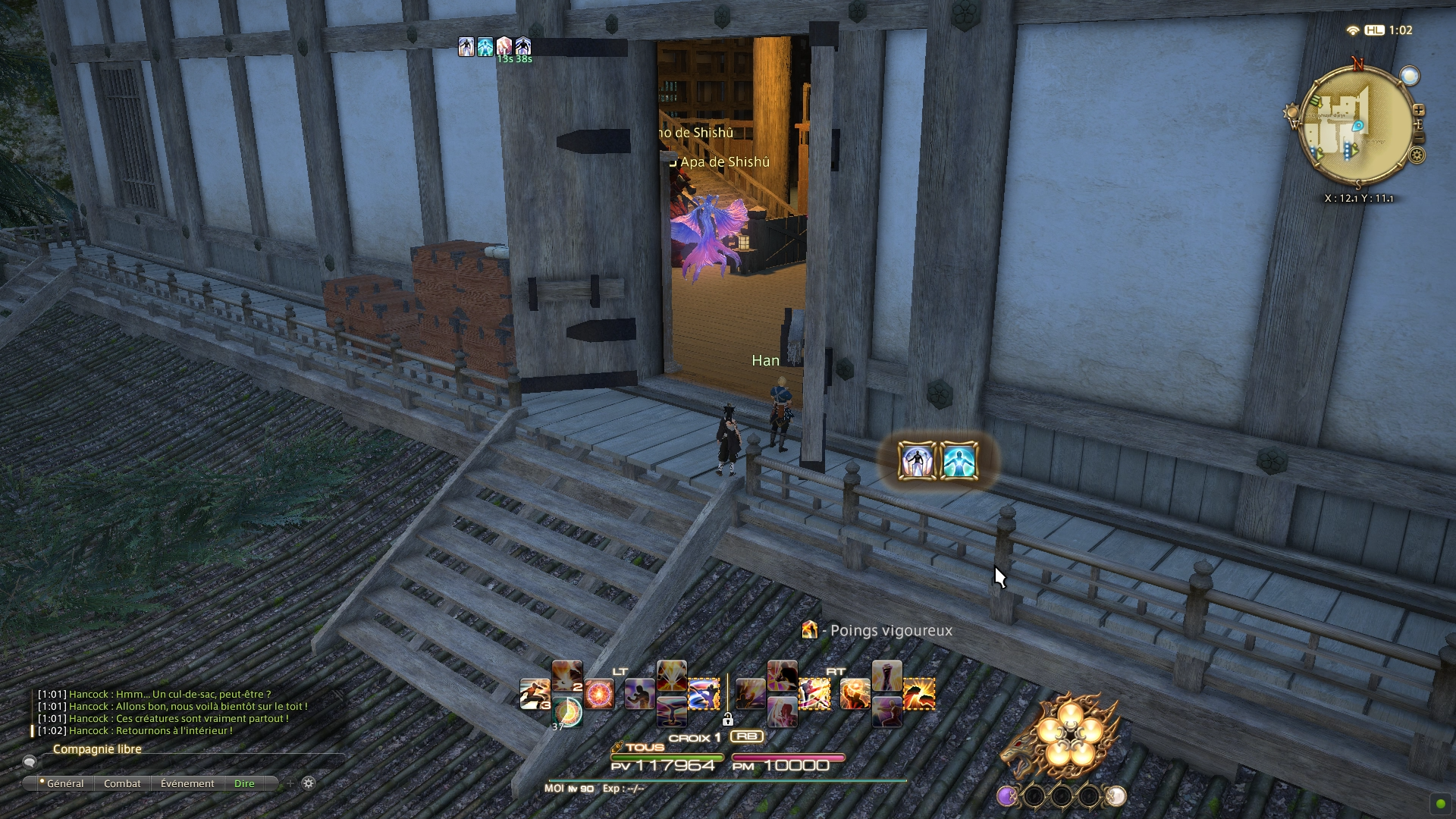Viewport: 1456px width, 819px height.
Task: Open the Combat chat tab
Action: tap(122, 783)
